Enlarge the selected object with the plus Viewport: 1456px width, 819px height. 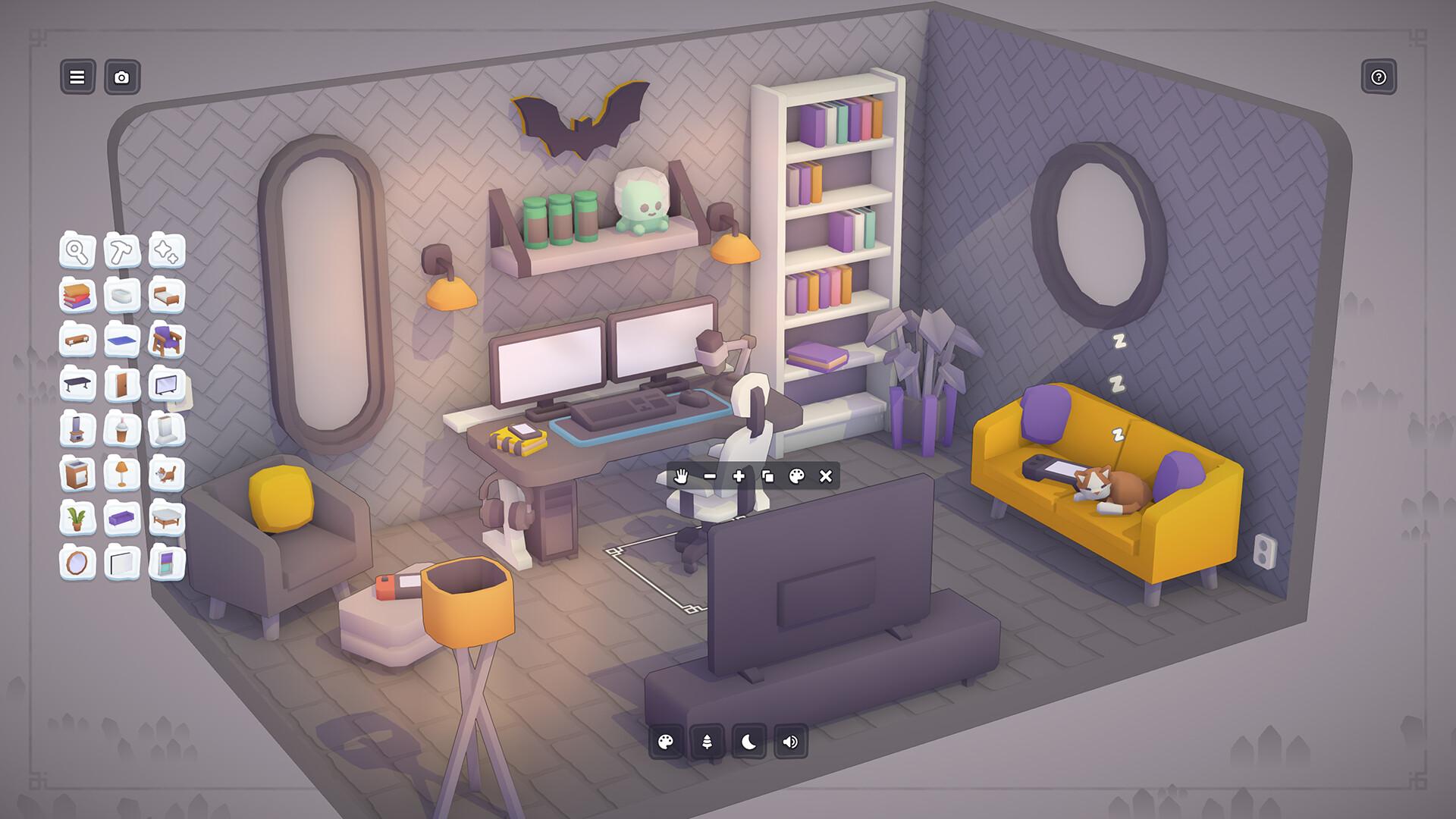[x=738, y=475]
